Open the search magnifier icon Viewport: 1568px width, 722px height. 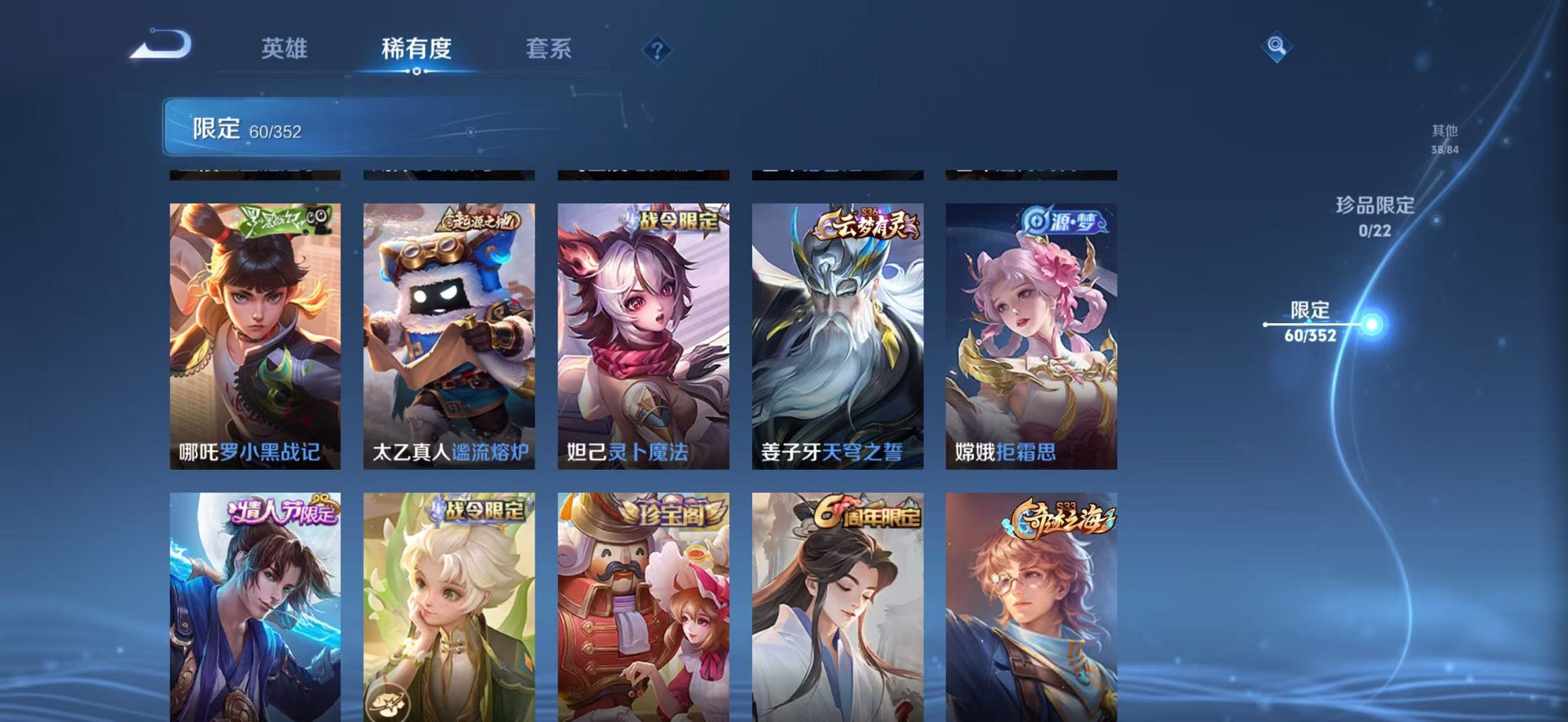[x=1277, y=49]
